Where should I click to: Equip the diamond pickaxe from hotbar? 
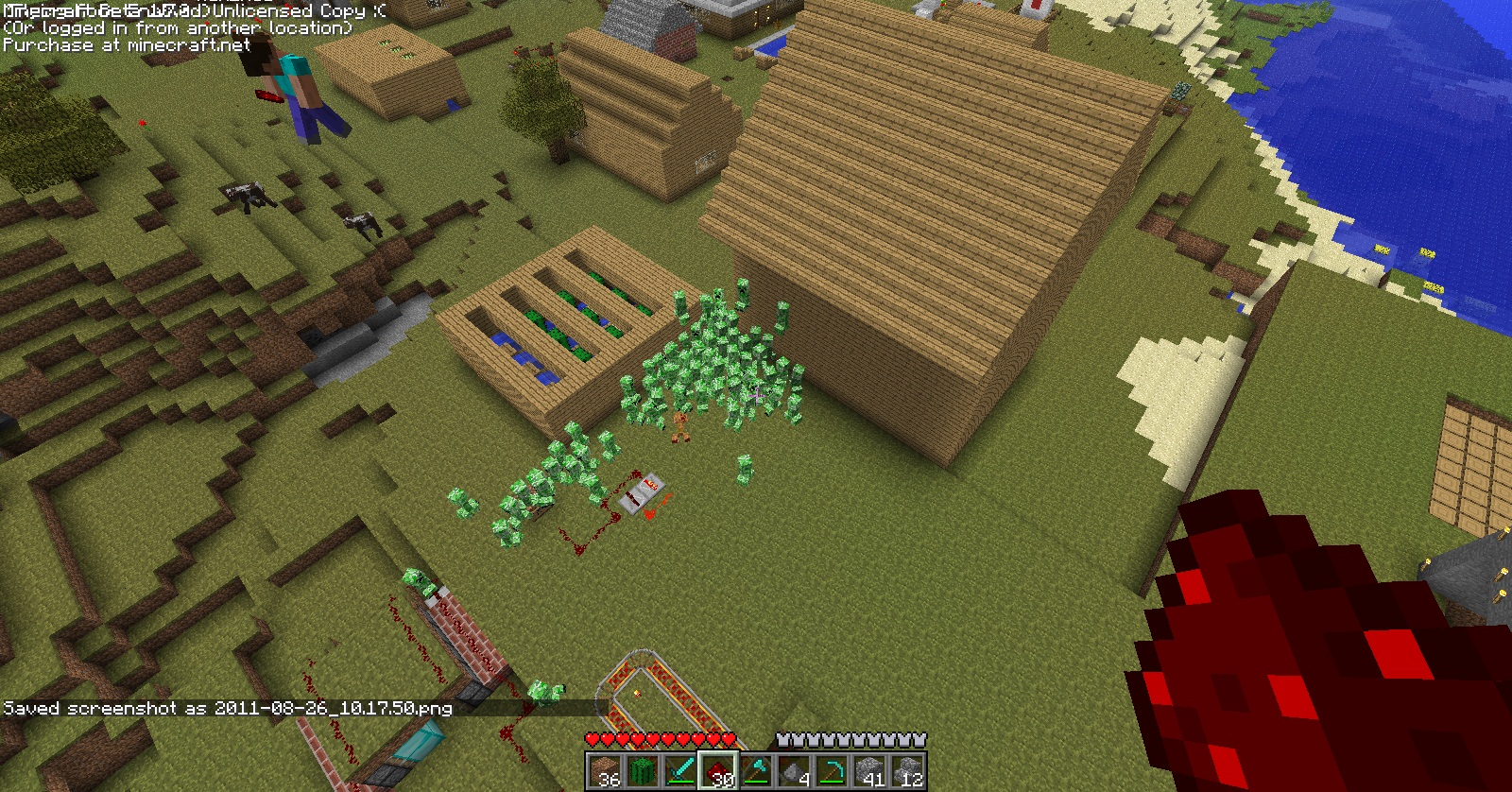pos(832,771)
